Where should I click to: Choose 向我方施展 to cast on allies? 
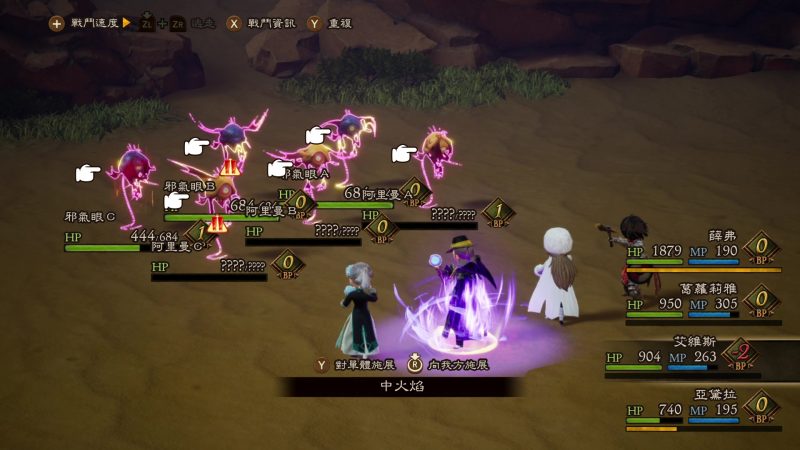[x=452, y=366]
